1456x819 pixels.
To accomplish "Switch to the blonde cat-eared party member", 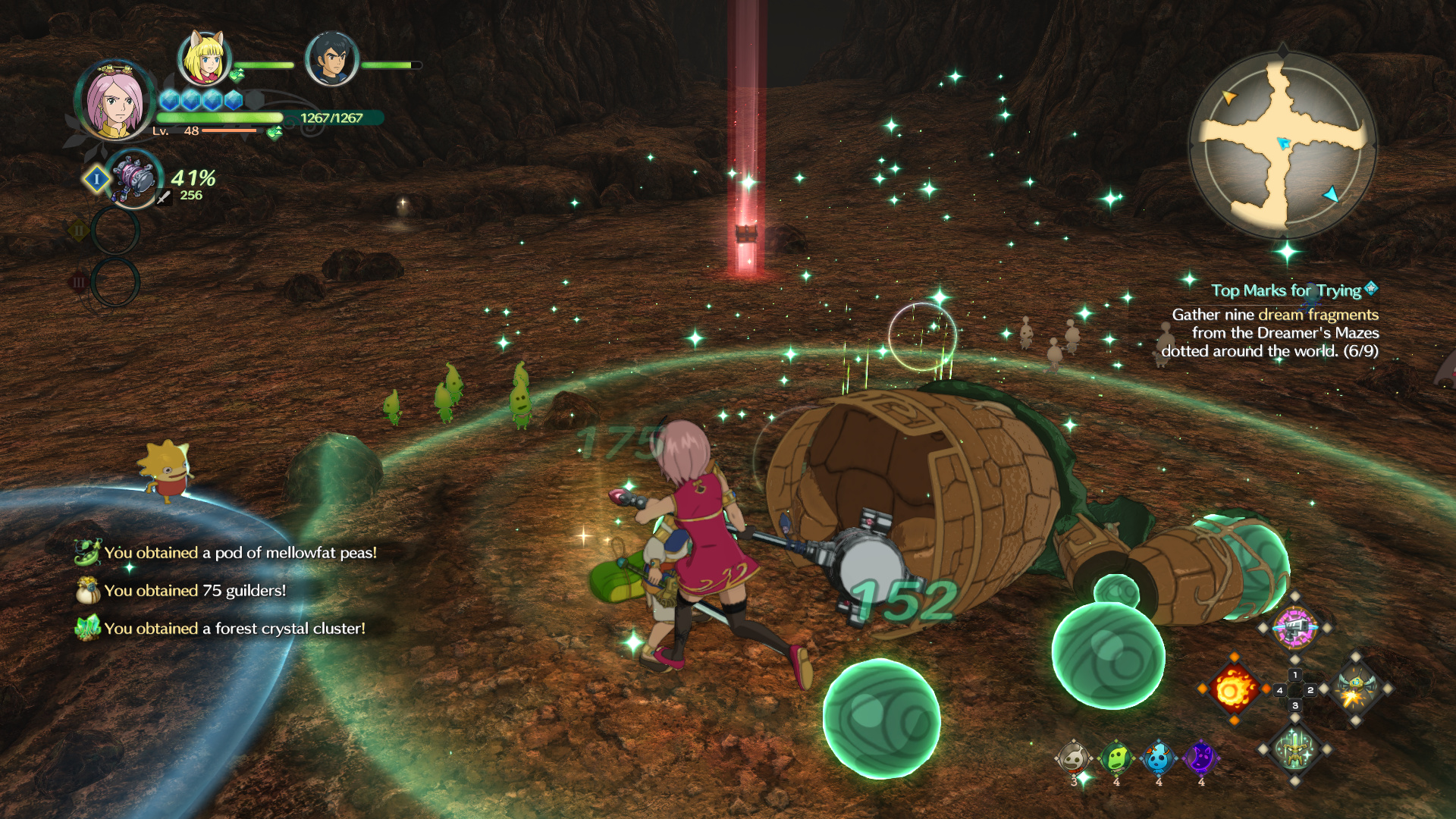I will (x=203, y=58).
